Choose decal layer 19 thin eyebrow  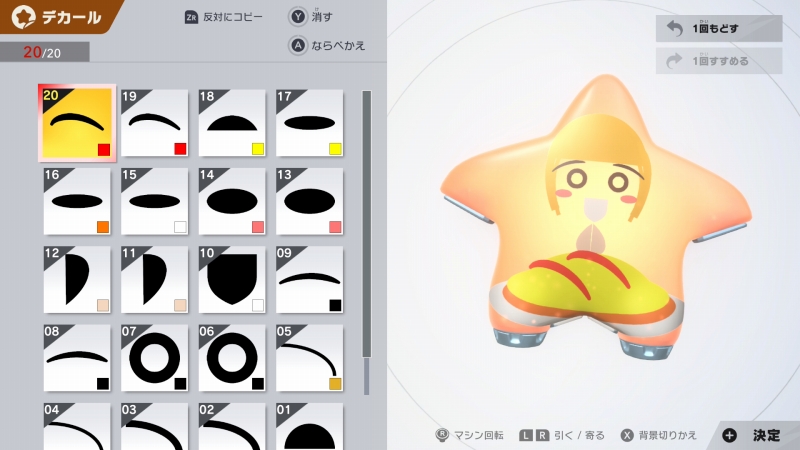tap(155, 123)
